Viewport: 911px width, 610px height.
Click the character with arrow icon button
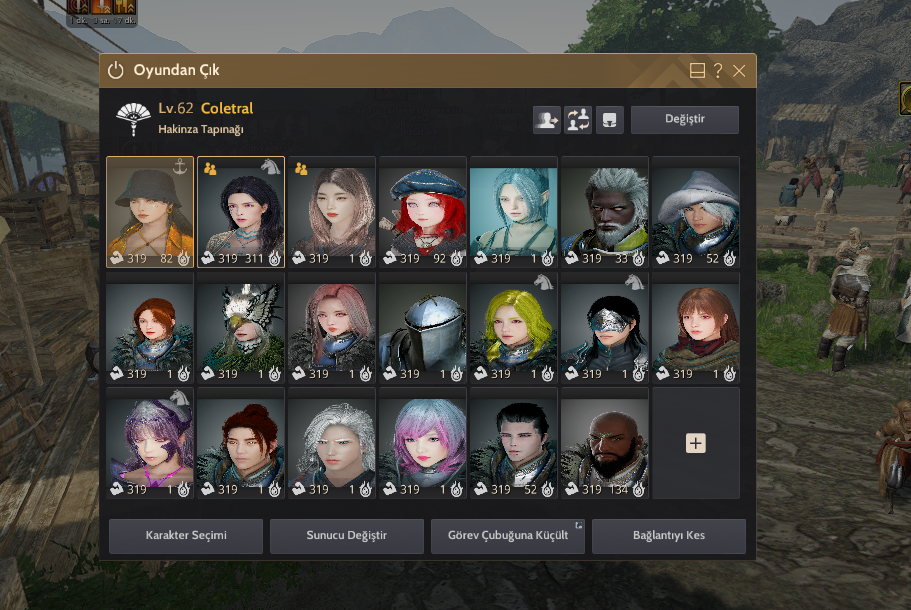[x=546, y=120]
